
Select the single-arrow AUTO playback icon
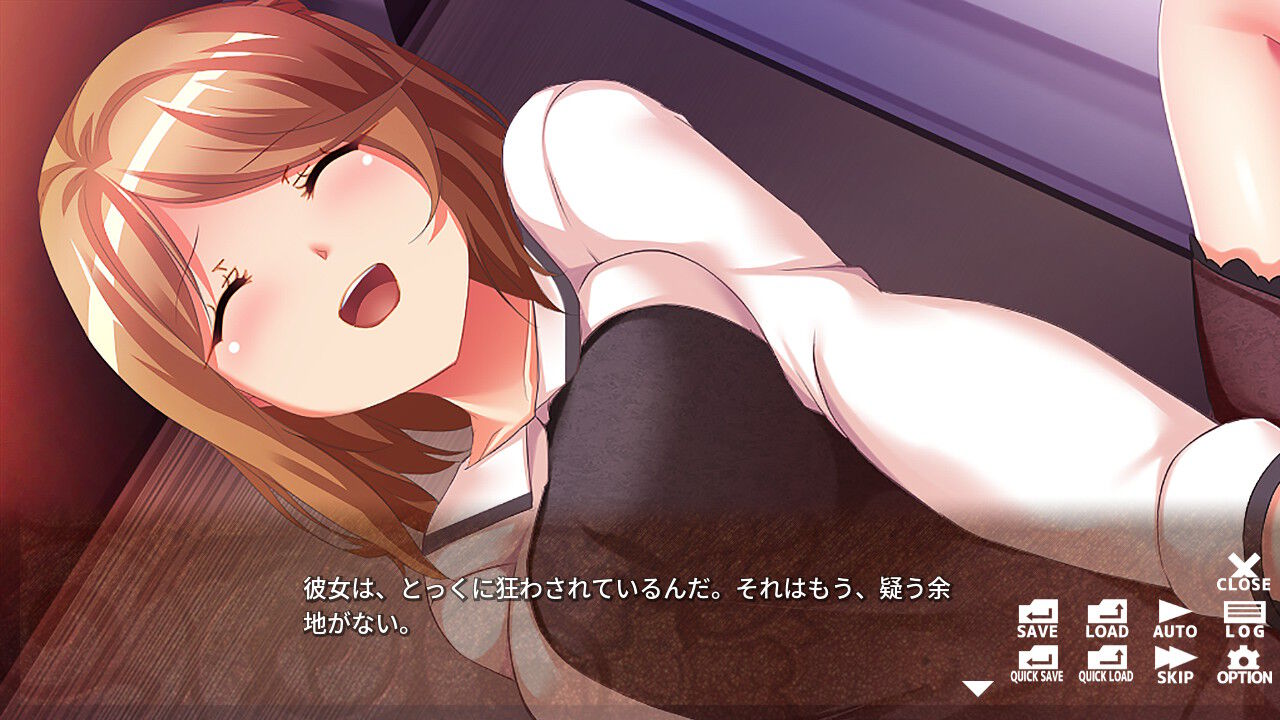[1174, 614]
